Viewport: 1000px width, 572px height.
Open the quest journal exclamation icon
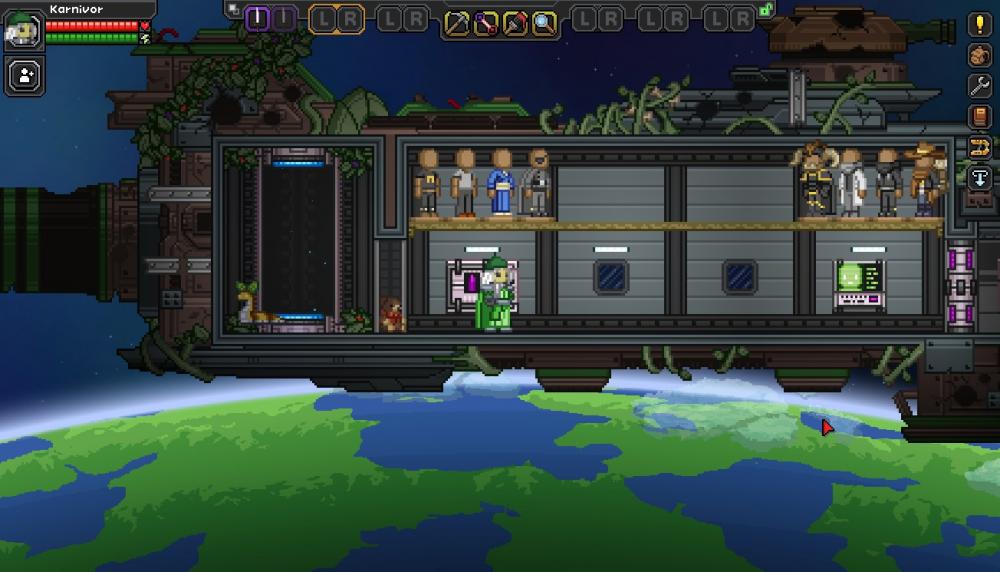pyautogui.click(x=979, y=25)
